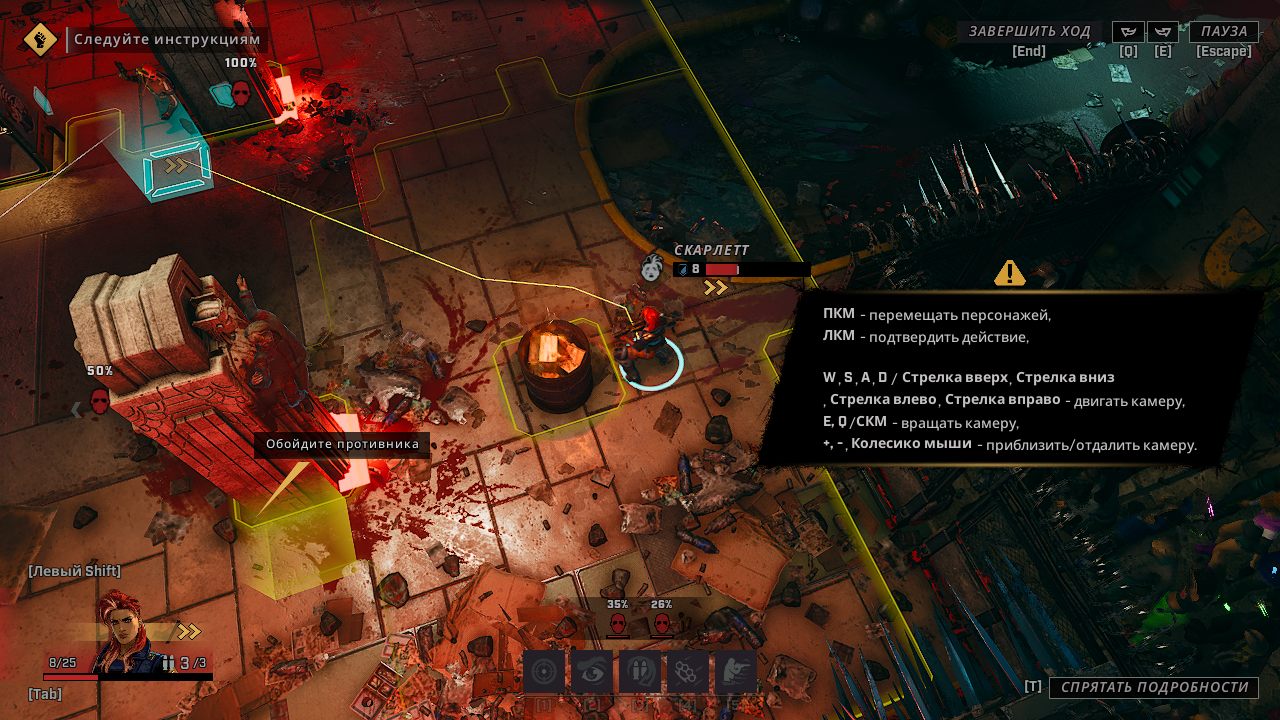The image size is (1280, 720).
Task: Rotate the camera with the right rotate button
Action: pos(1162,32)
